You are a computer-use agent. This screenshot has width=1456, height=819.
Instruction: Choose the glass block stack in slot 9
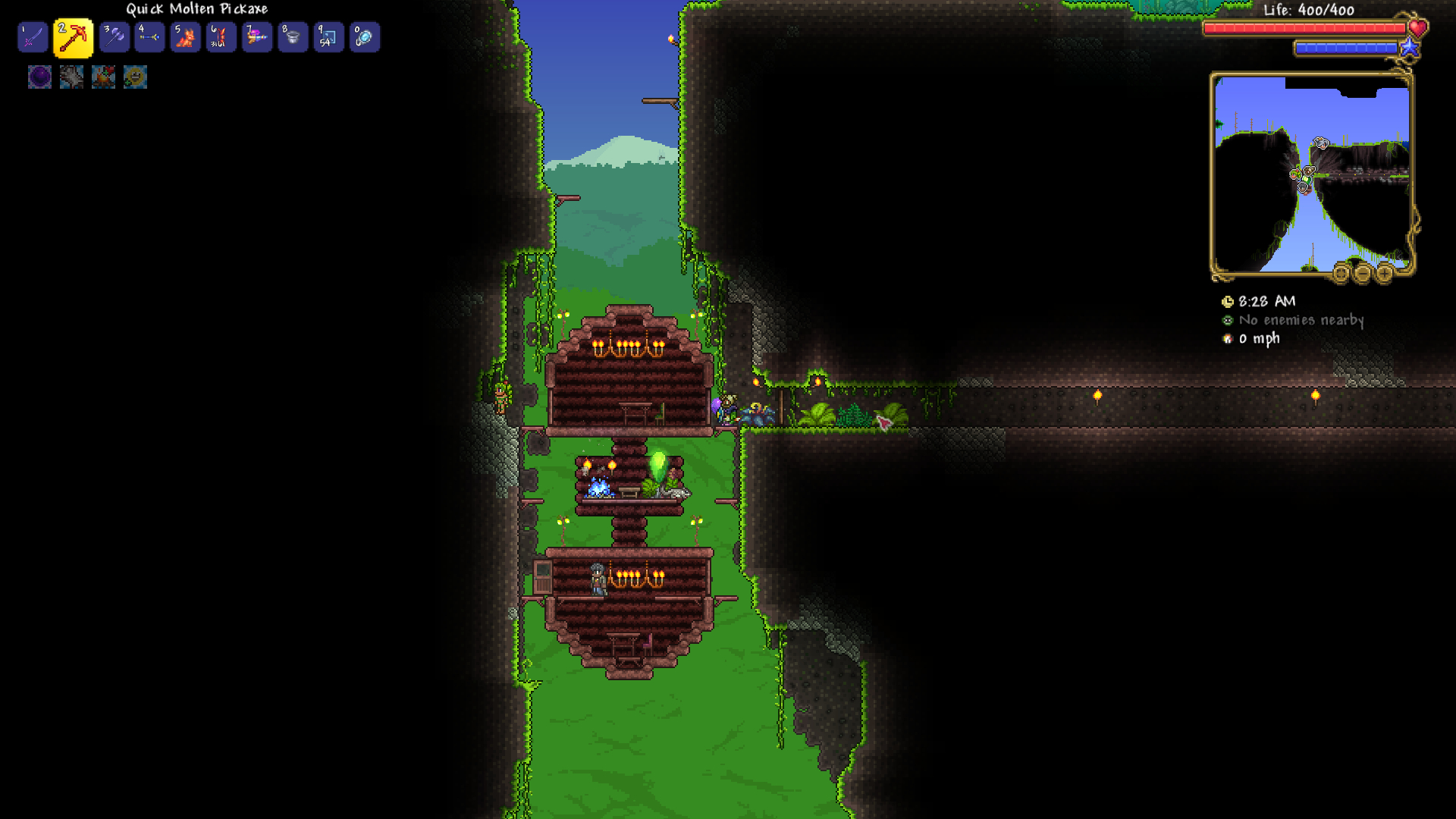(328, 37)
